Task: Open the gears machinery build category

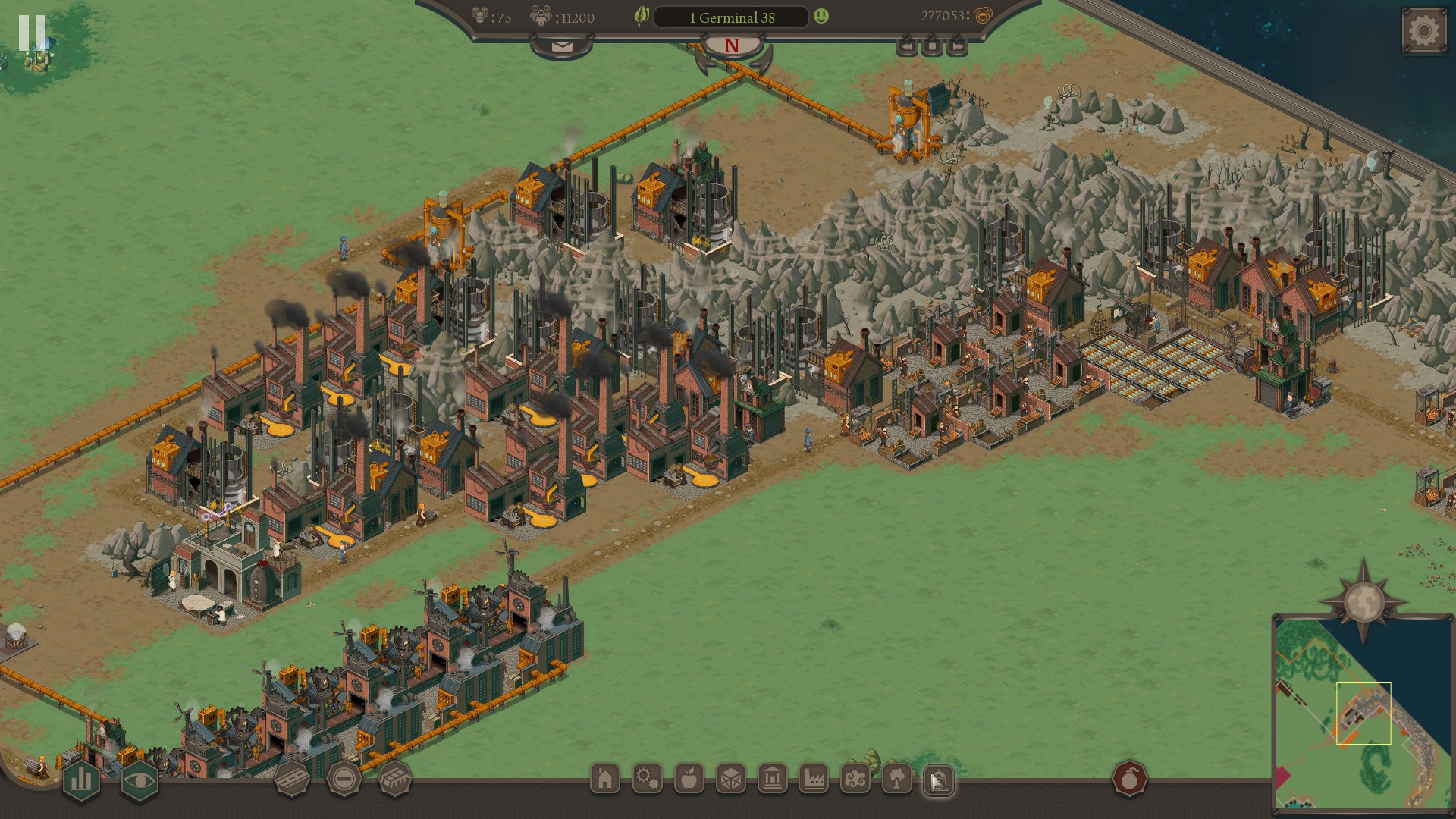Action: click(x=647, y=779)
